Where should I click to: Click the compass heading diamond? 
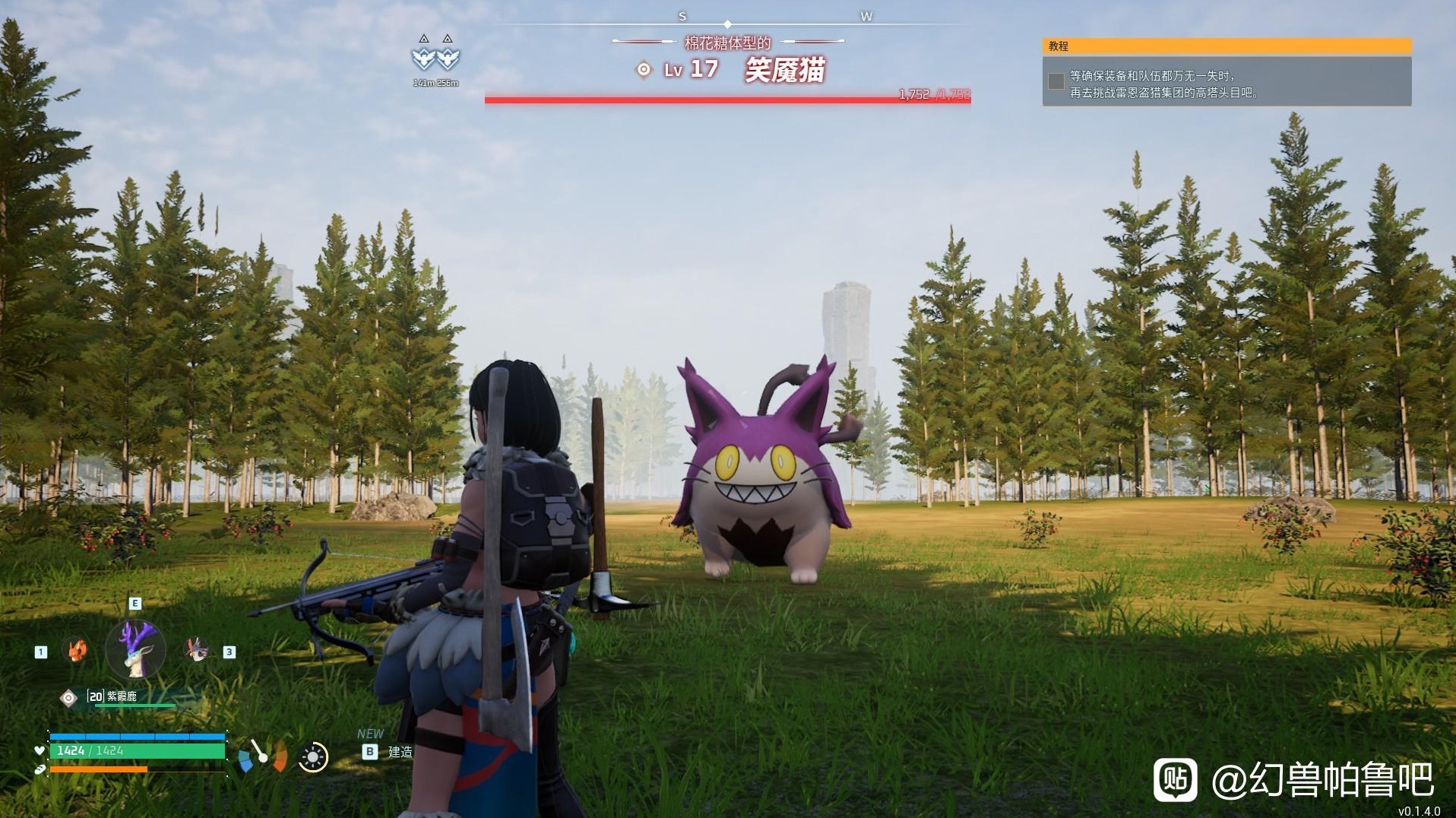point(727,24)
